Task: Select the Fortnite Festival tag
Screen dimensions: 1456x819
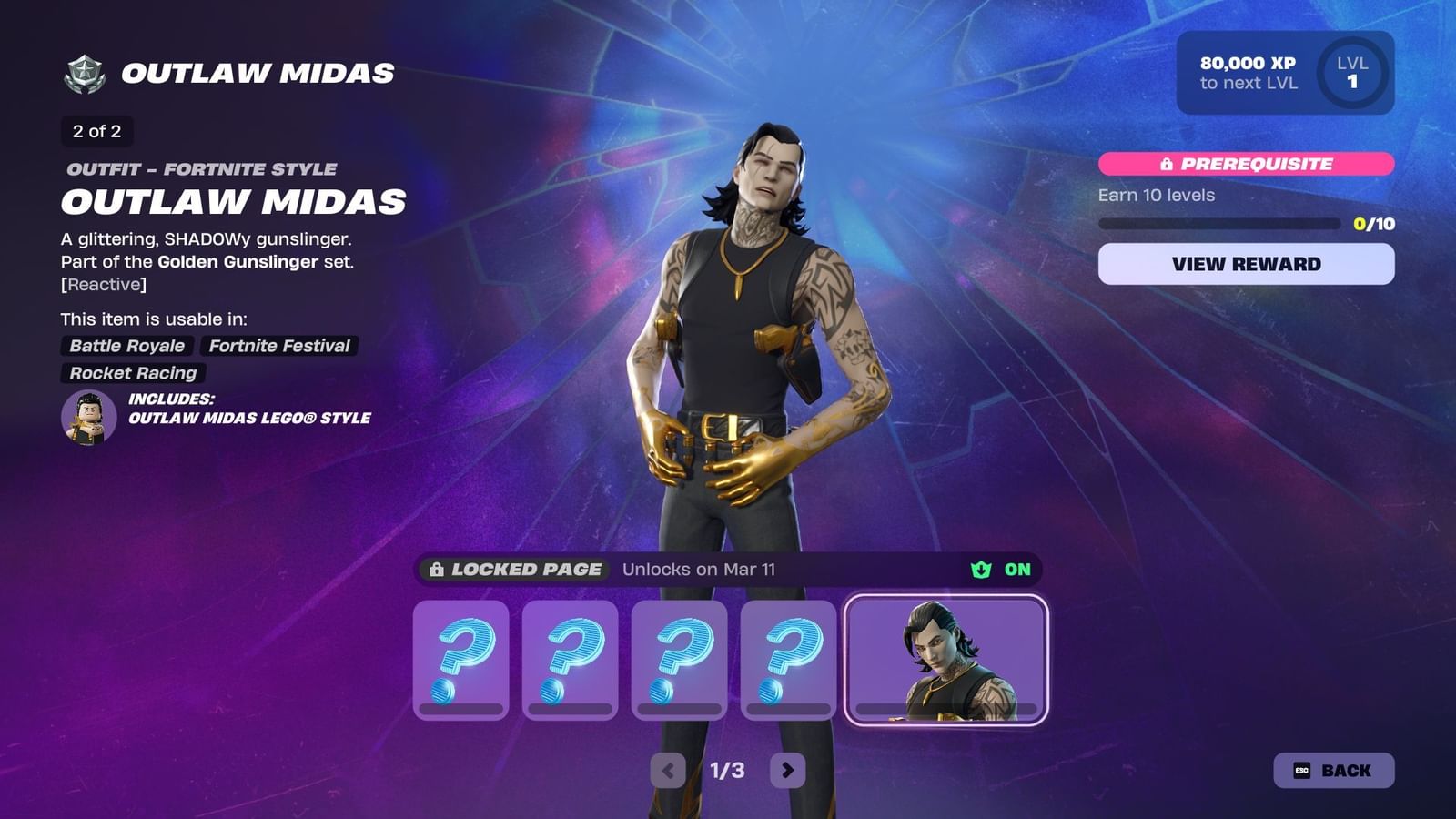Action: point(278,346)
